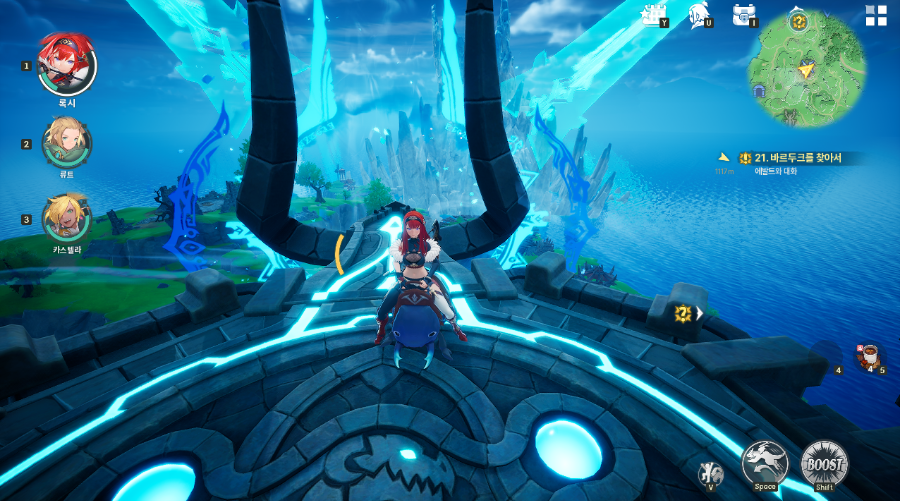Screen dimensions: 900x501
Task: Open quest tracker 21. 바르두크를 찾아서
Action: pos(790,158)
